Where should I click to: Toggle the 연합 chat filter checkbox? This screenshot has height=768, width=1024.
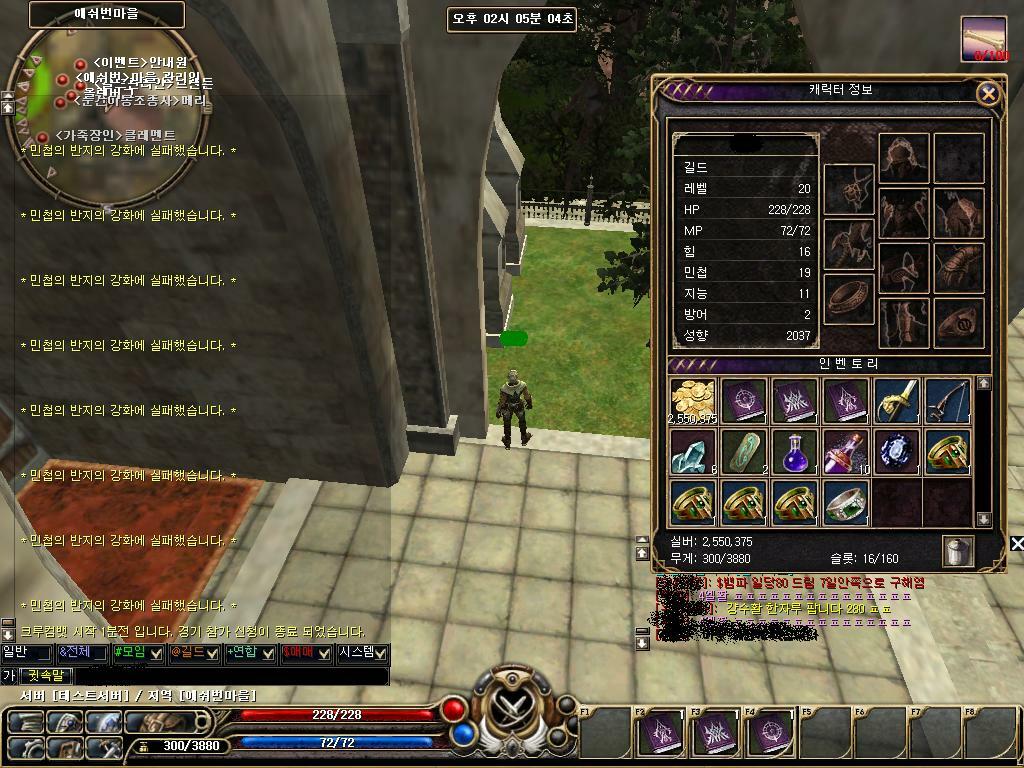[x=268, y=653]
